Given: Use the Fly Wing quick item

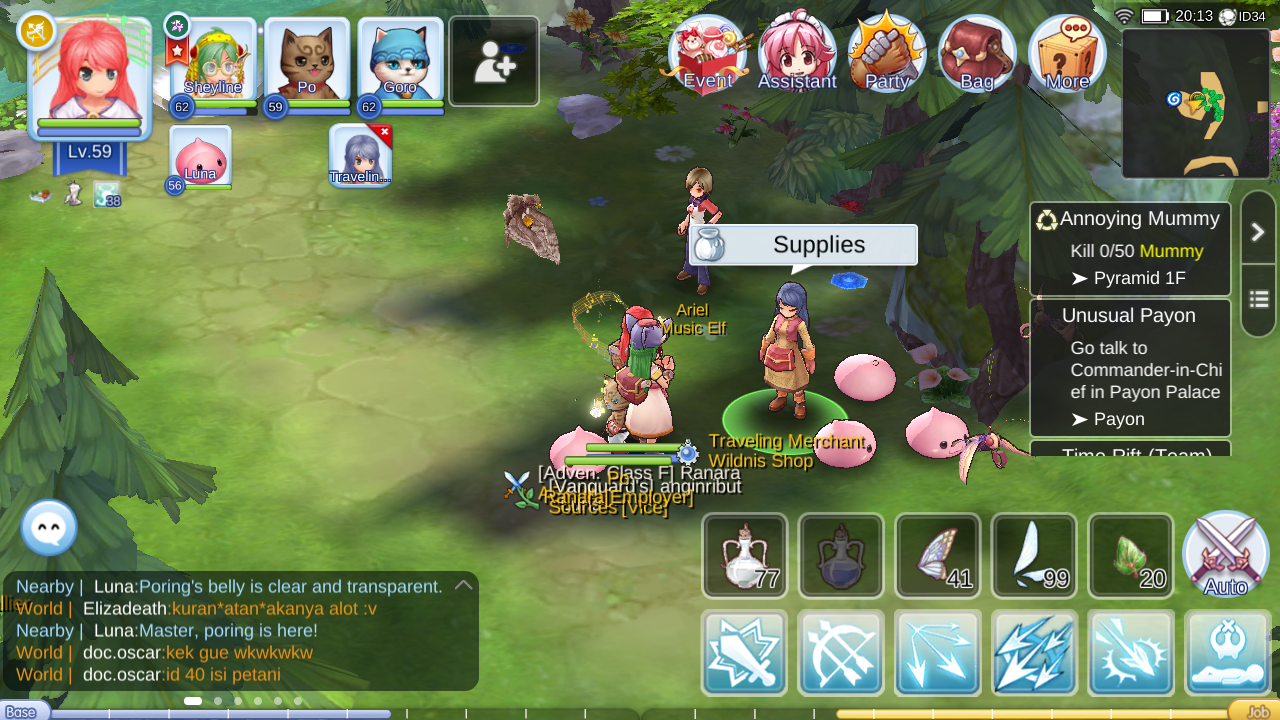Looking at the screenshot, I should pyautogui.click(x=1034, y=555).
